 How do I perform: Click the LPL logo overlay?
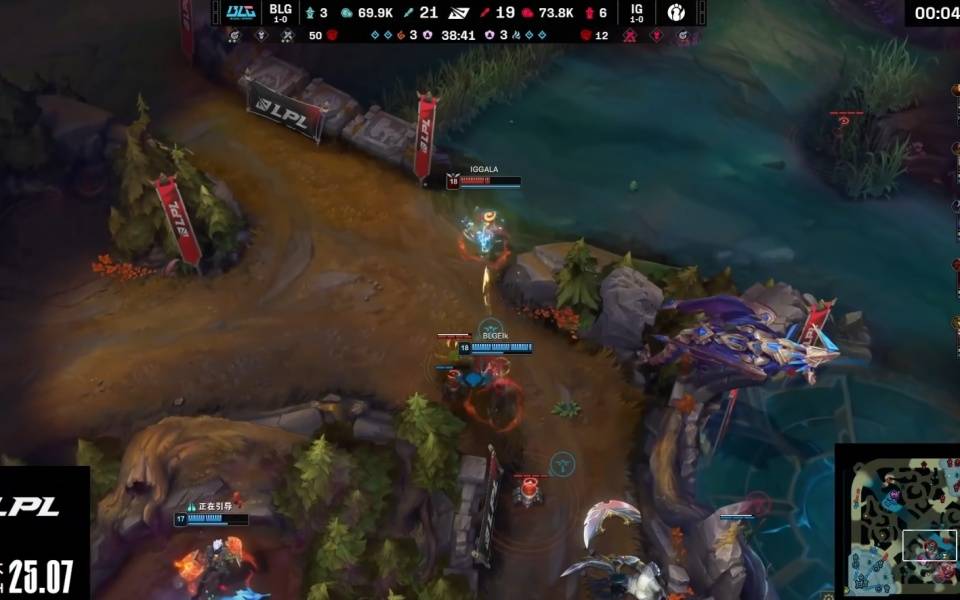tap(30, 506)
